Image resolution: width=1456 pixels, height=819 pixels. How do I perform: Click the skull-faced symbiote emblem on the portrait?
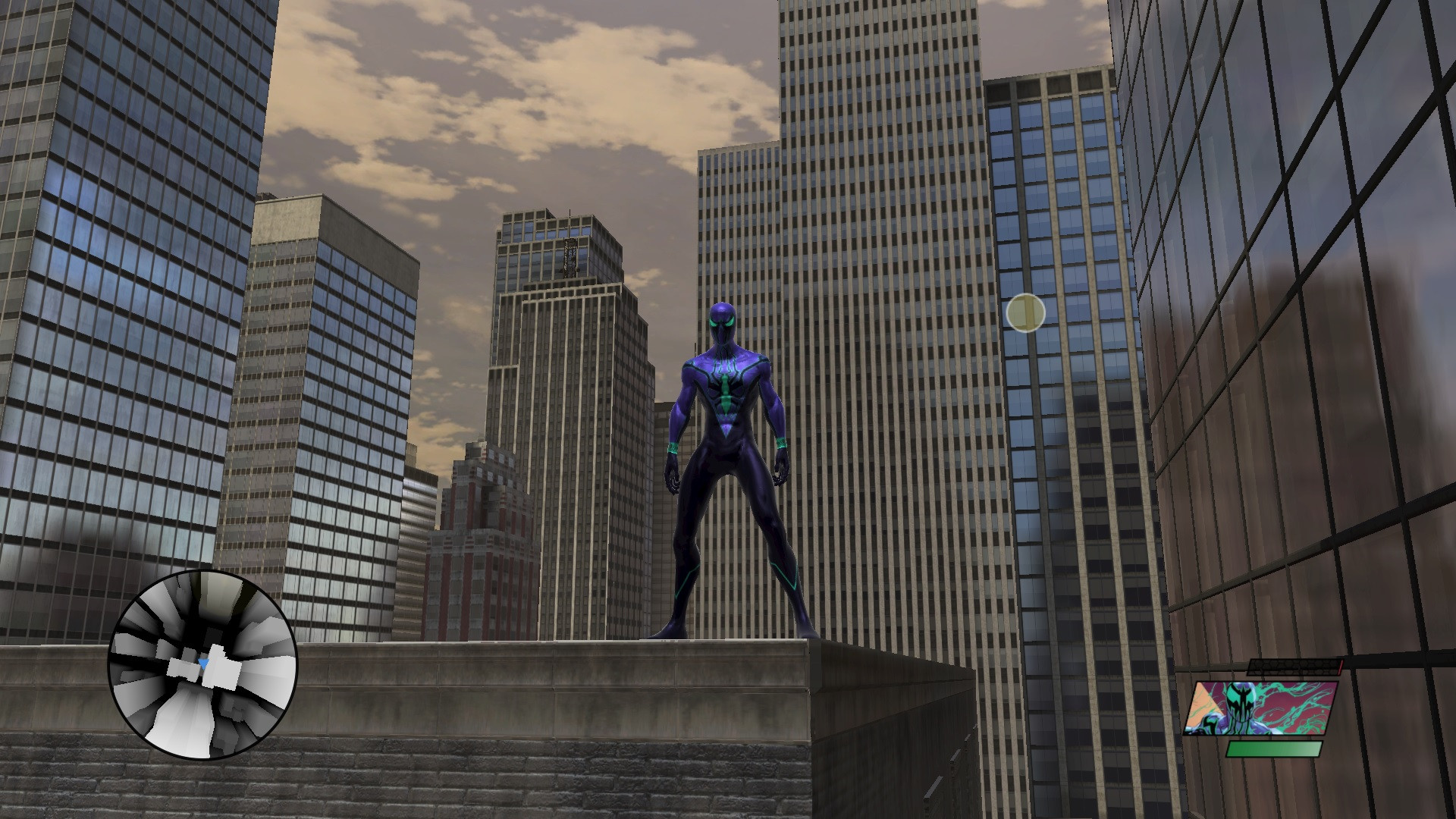[1239, 701]
